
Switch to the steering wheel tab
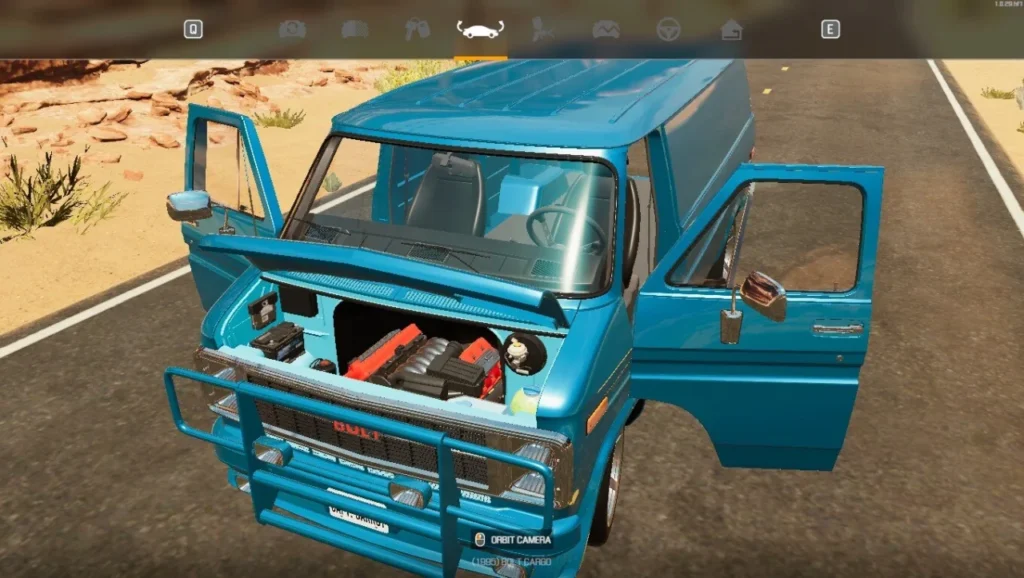(668, 29)
